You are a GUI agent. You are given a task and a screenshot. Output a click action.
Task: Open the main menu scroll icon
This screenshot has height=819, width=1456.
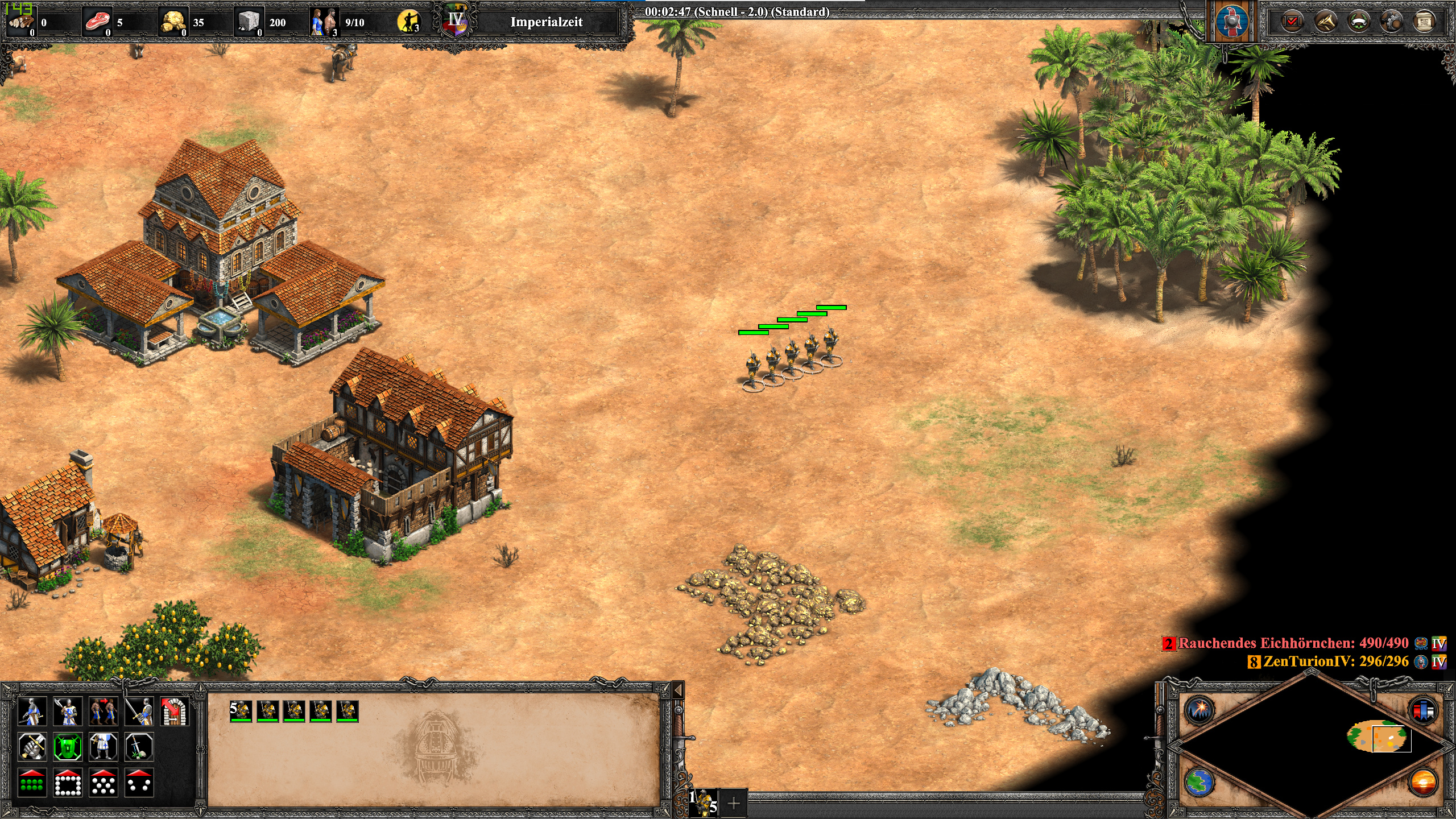(1424, 23)
